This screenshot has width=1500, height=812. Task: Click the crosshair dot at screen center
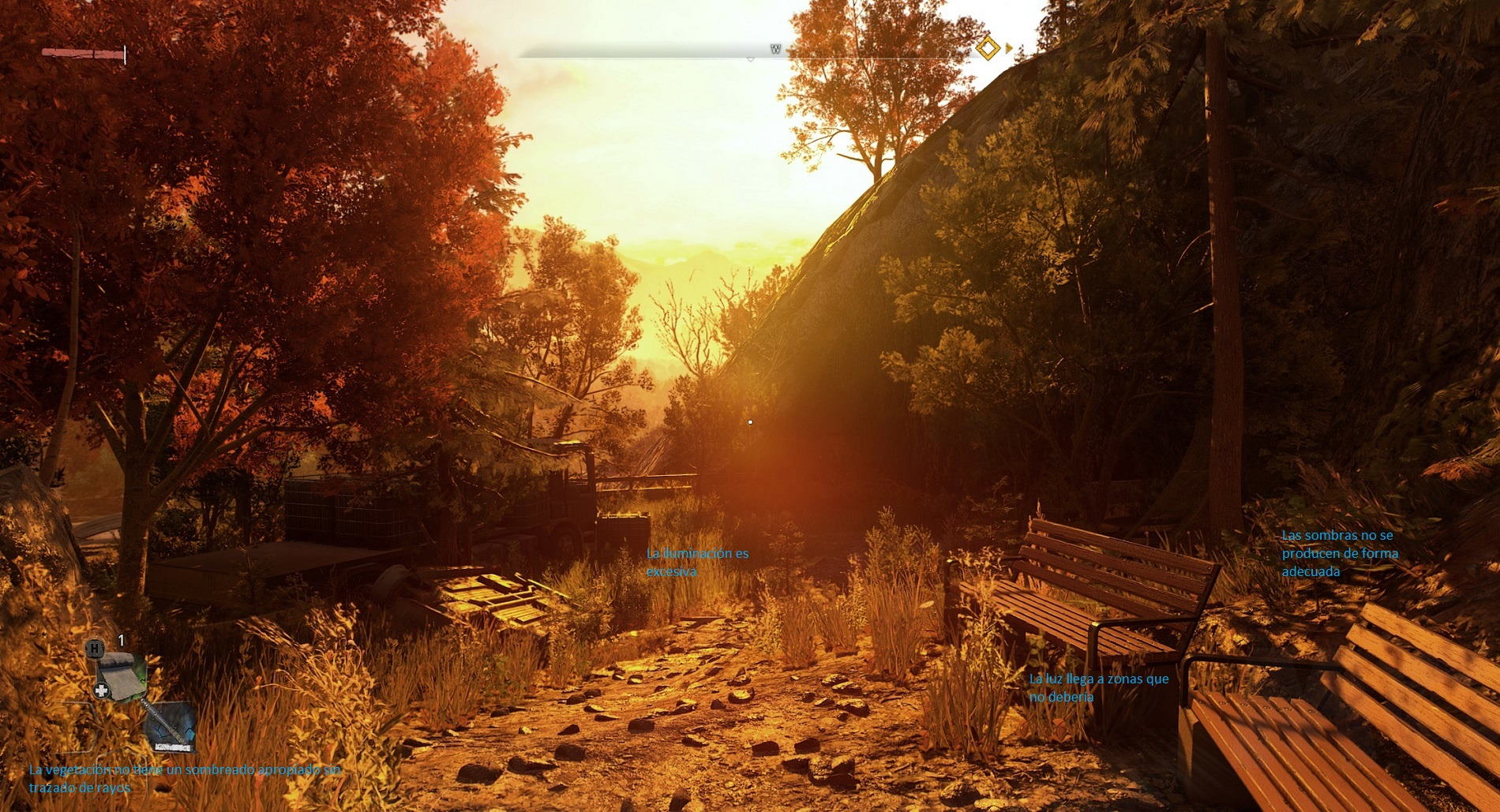[x=749, y=421]
